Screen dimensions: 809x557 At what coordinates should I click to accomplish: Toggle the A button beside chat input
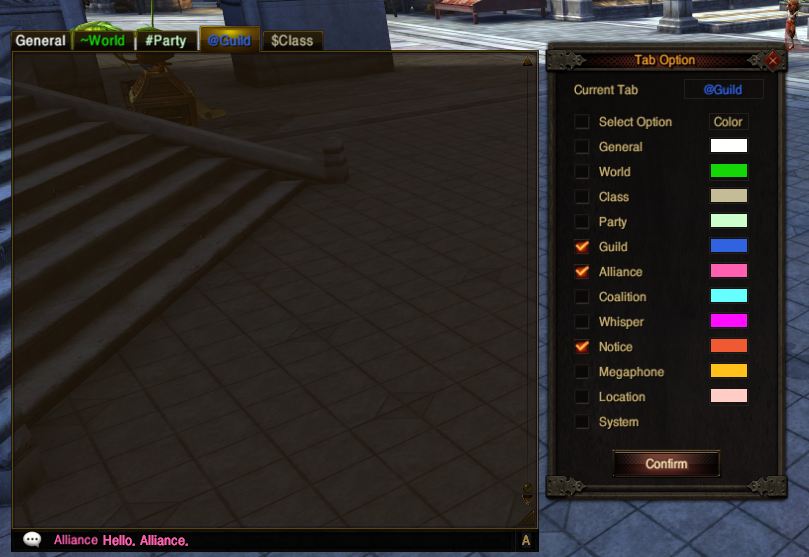[x=526, y=541]
